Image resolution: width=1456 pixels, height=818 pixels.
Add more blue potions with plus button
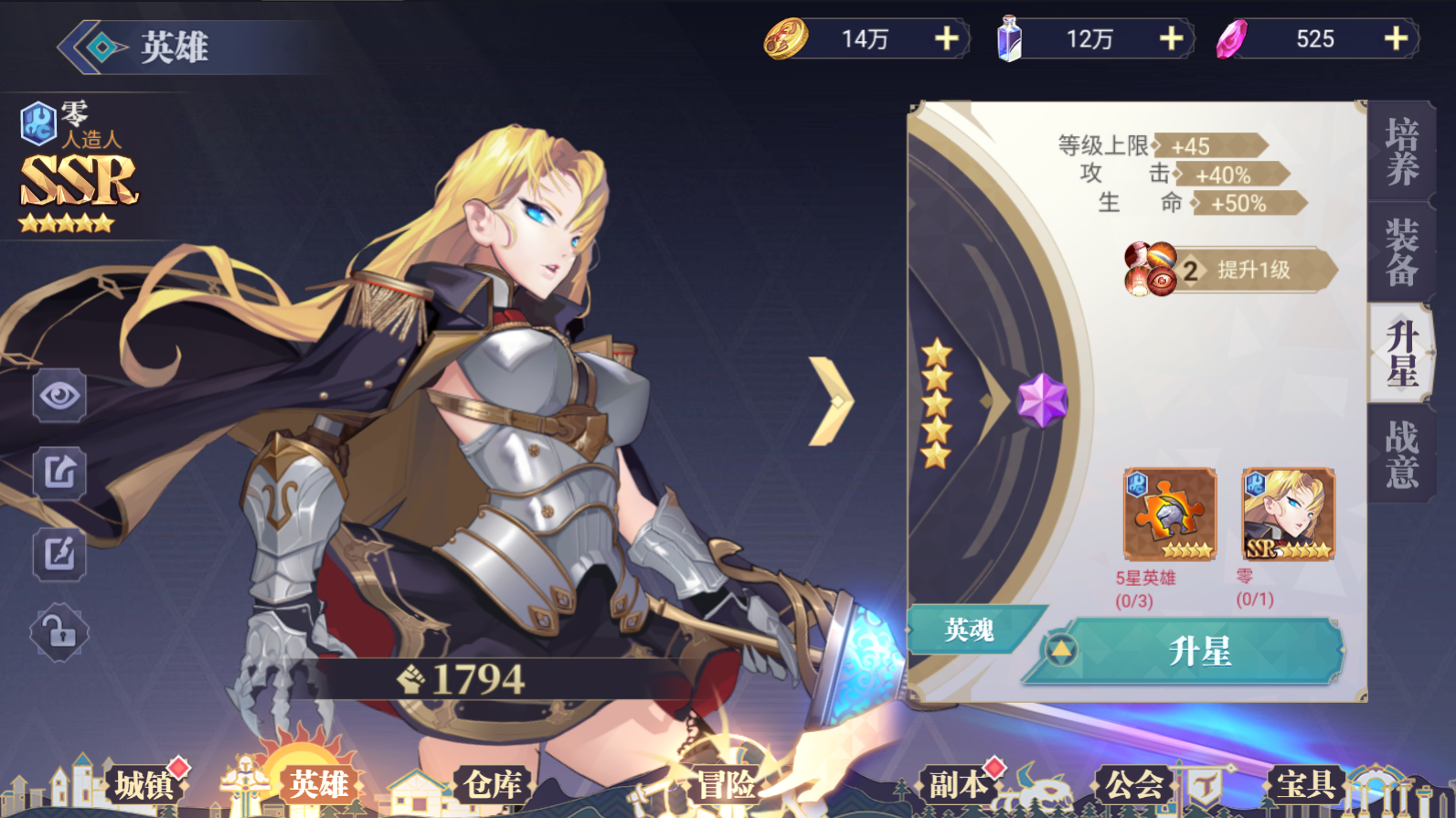click(1171, 39)
